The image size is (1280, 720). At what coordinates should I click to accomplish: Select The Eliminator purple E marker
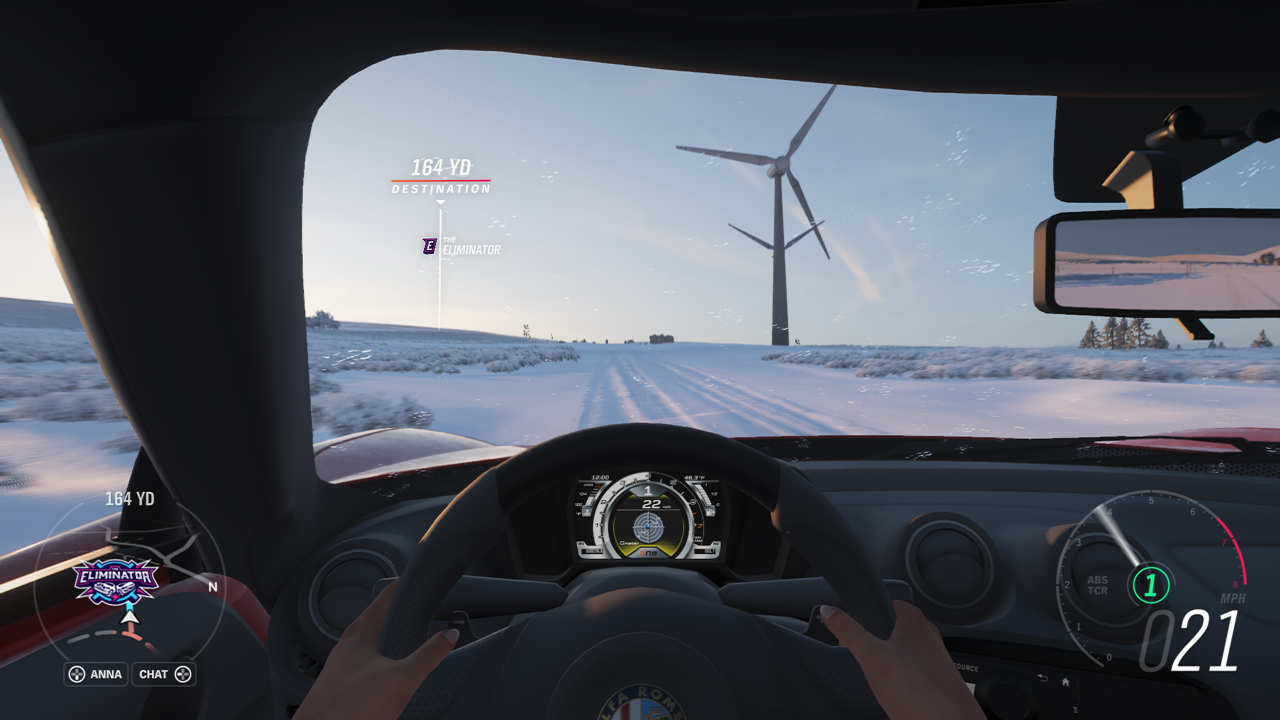point(430,246)
